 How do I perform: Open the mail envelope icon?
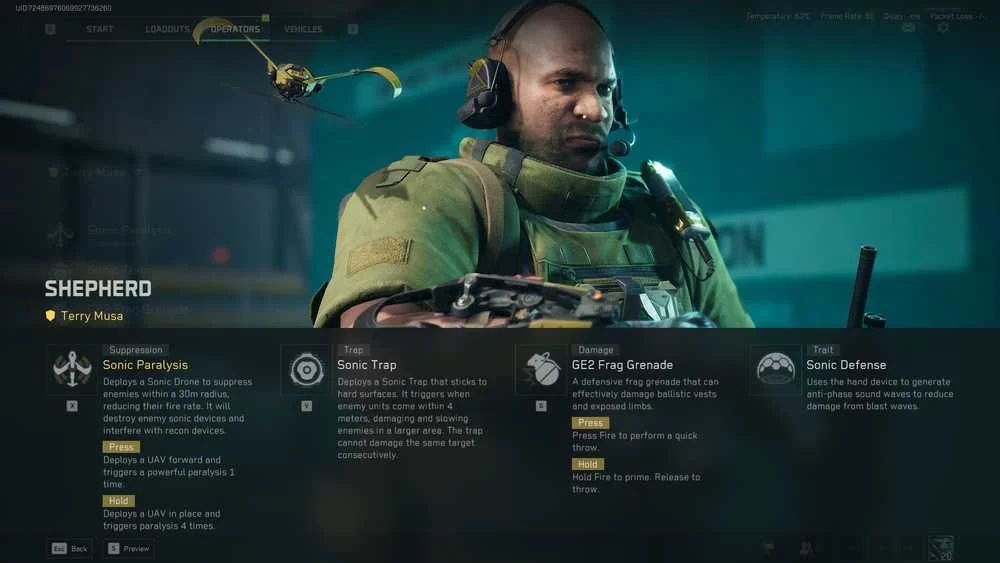908,28
